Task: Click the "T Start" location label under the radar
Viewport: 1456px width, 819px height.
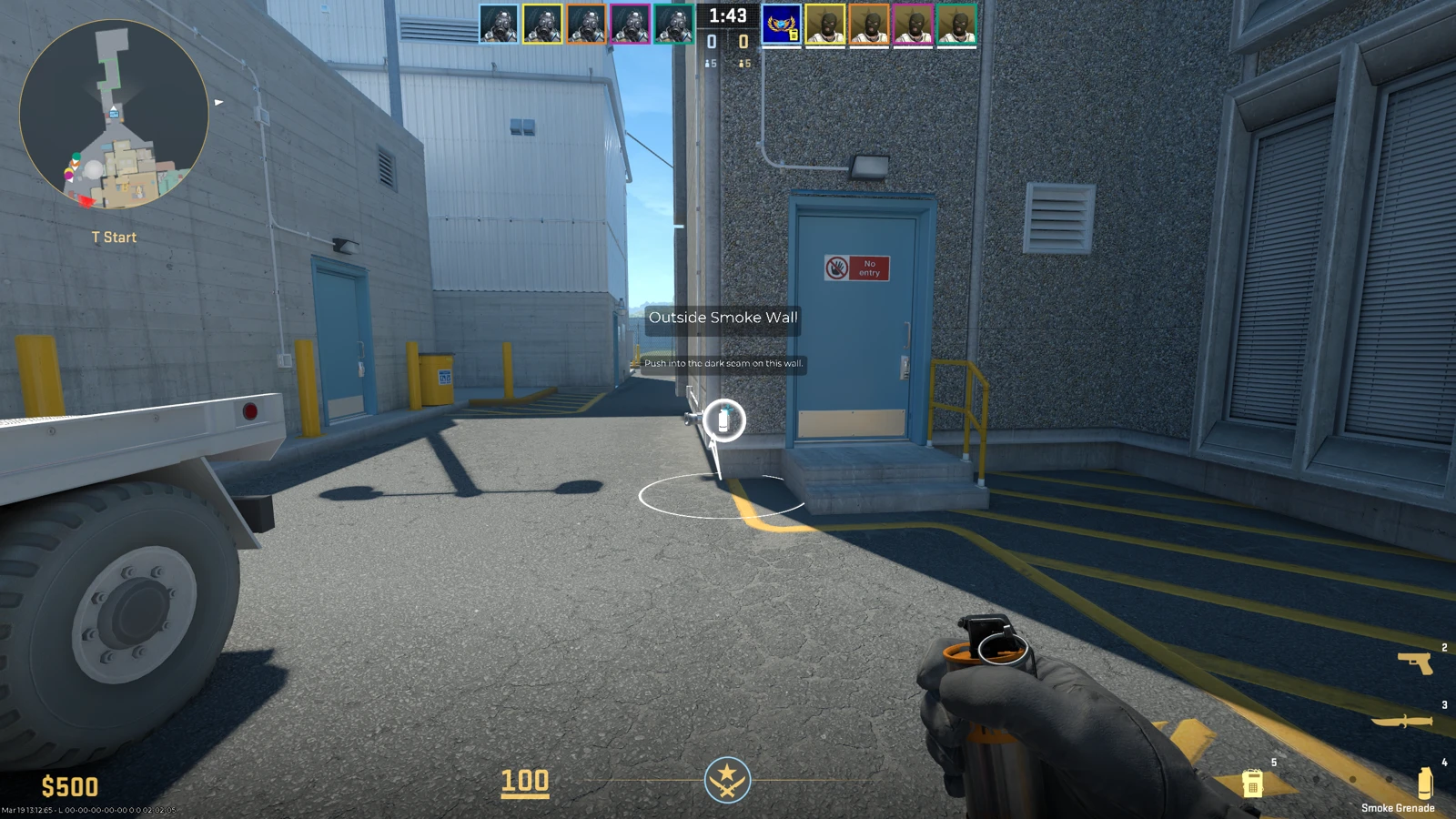Action: tap(112, 237)
